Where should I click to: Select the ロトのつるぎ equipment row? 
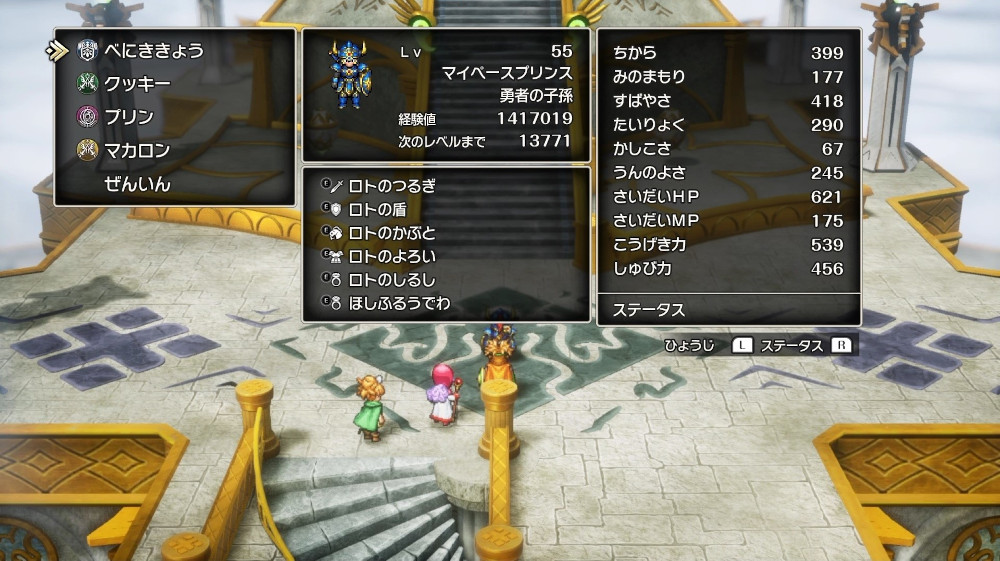(391, 186)
